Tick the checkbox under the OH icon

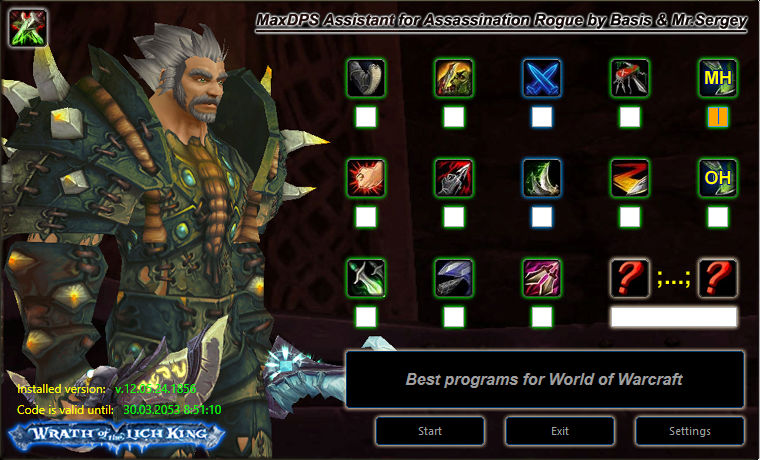[x=718, y=217]
